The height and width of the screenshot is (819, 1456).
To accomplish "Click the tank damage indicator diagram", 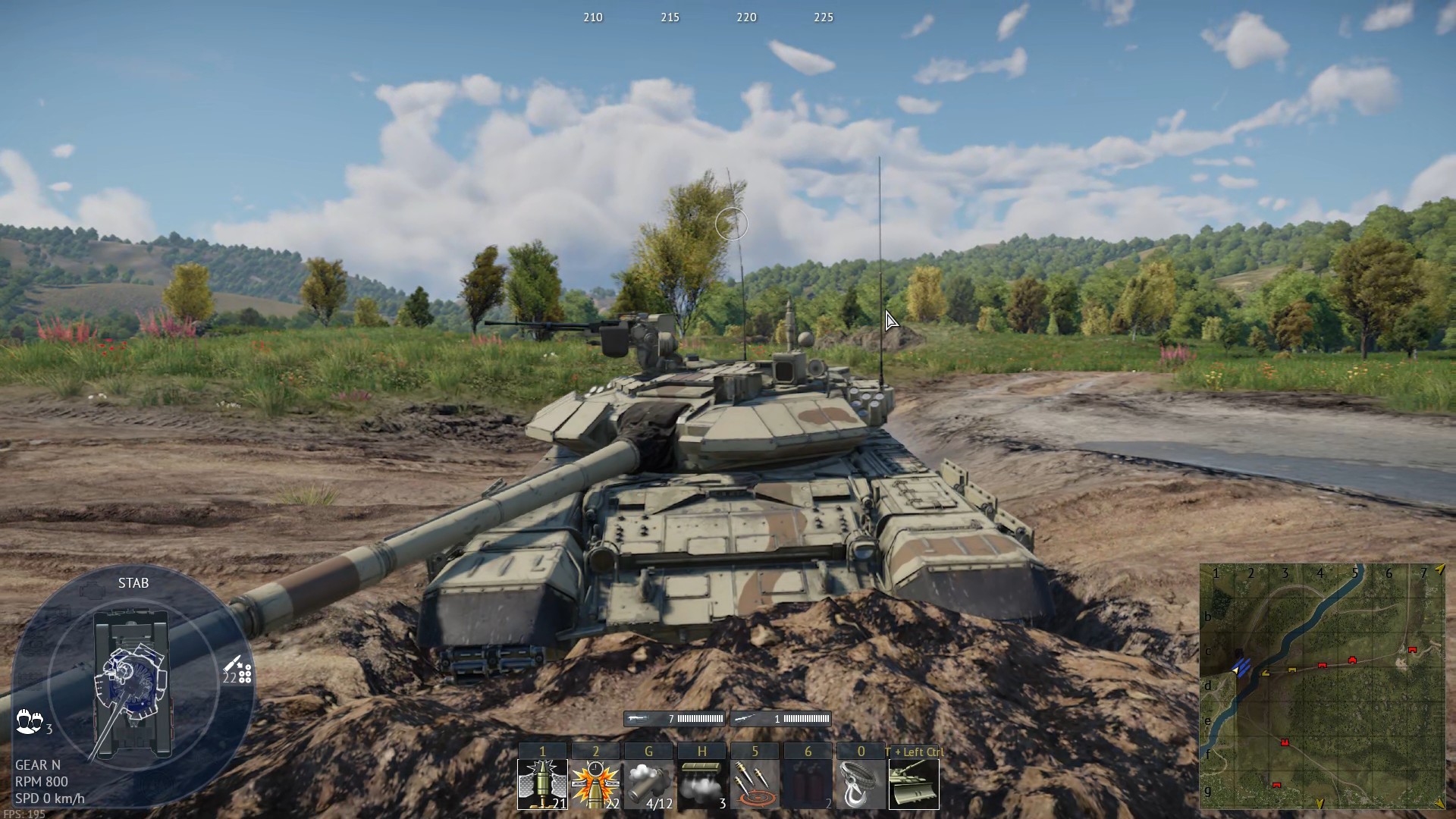I will point(132,682).
